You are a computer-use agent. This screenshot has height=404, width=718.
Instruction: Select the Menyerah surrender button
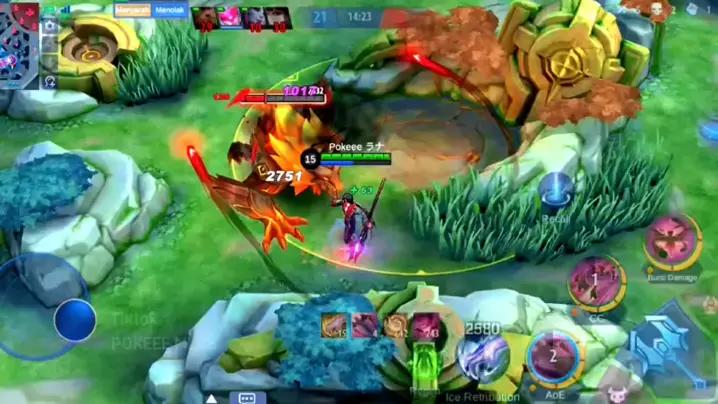pos(131,10)
